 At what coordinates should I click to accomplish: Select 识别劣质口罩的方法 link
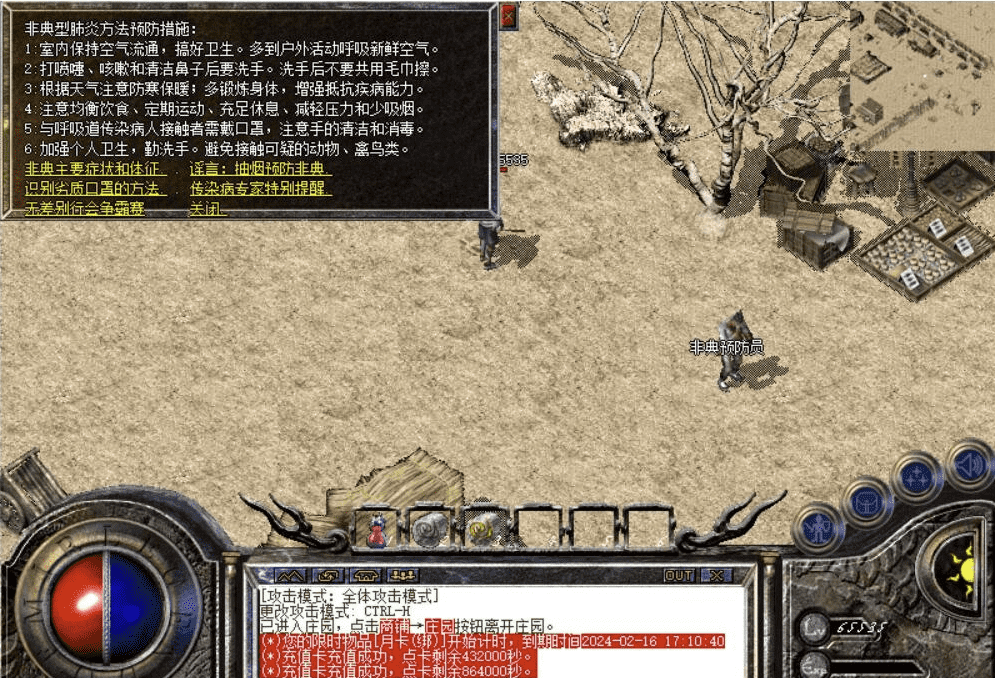point(96,189)
